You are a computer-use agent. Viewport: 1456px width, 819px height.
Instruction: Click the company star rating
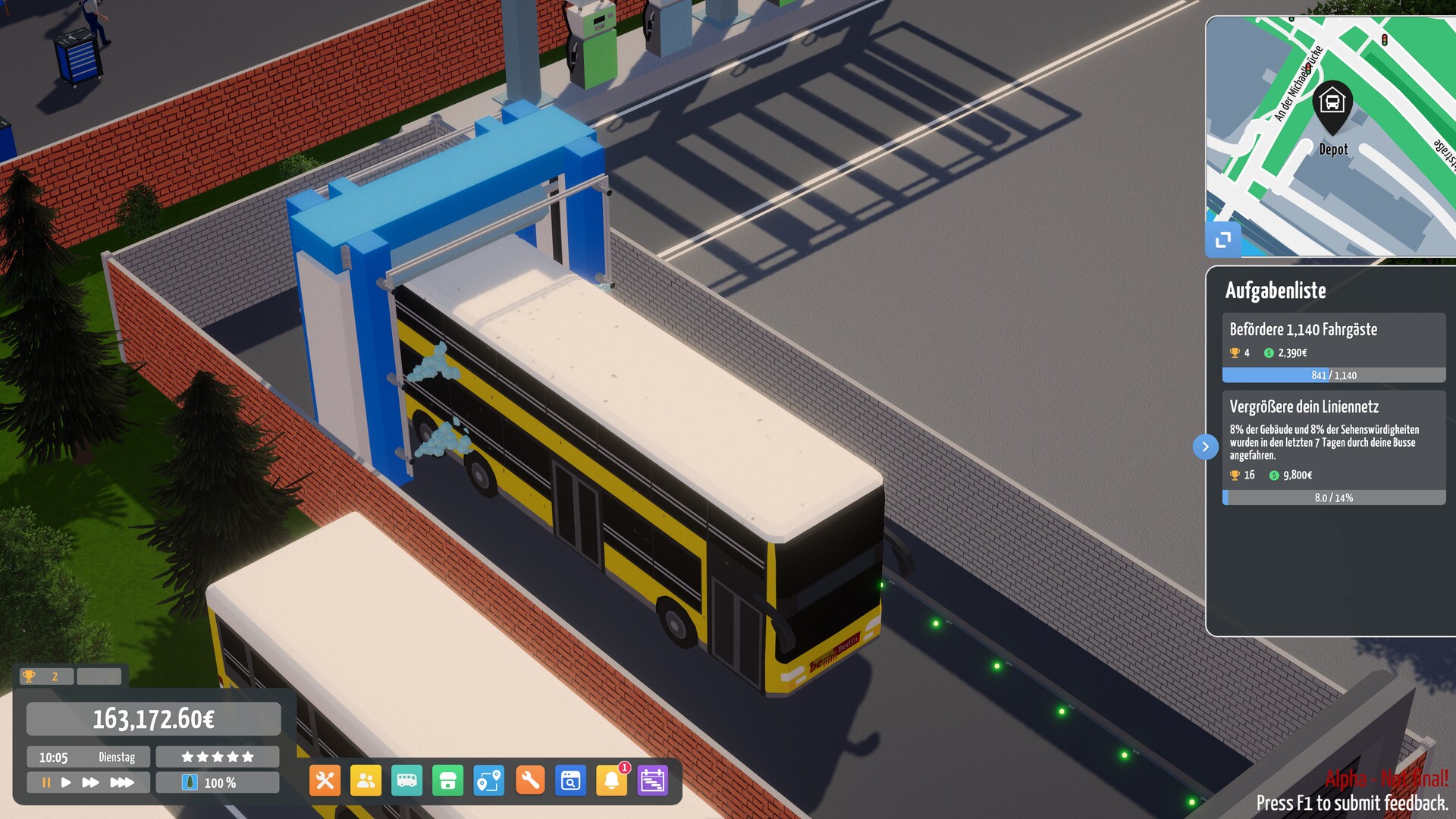(x=217, y=756)
